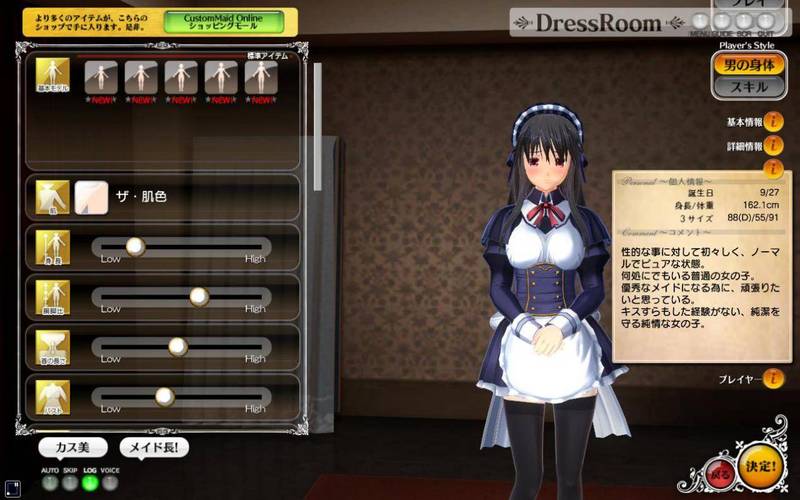Confirm with the 決定! button

[762, 467]
